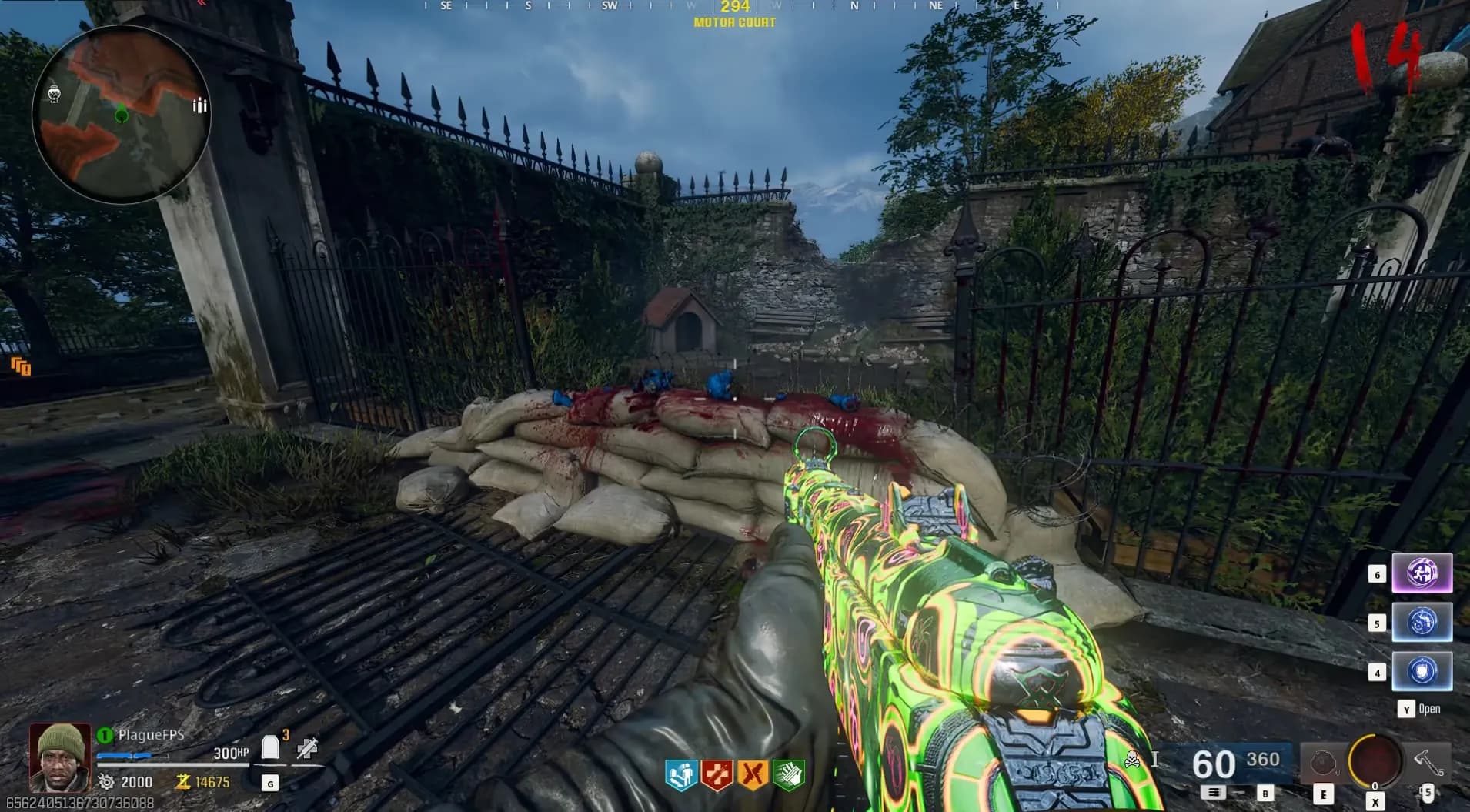
Task: Select the red Juggernog perk icon
Action: (717, 774)
